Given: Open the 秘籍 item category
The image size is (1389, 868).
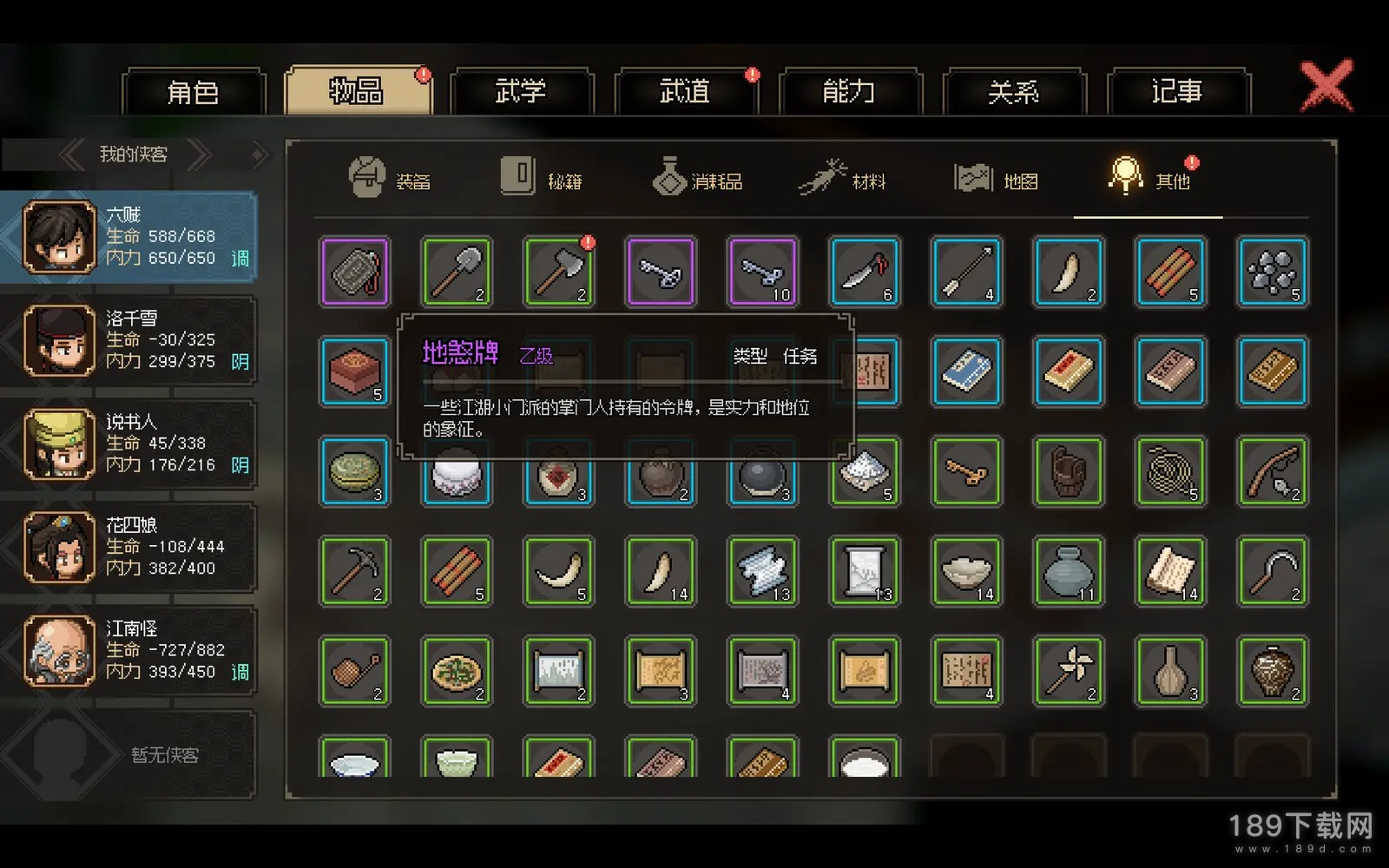Looking at the screenshot, I should coord(542,179).
